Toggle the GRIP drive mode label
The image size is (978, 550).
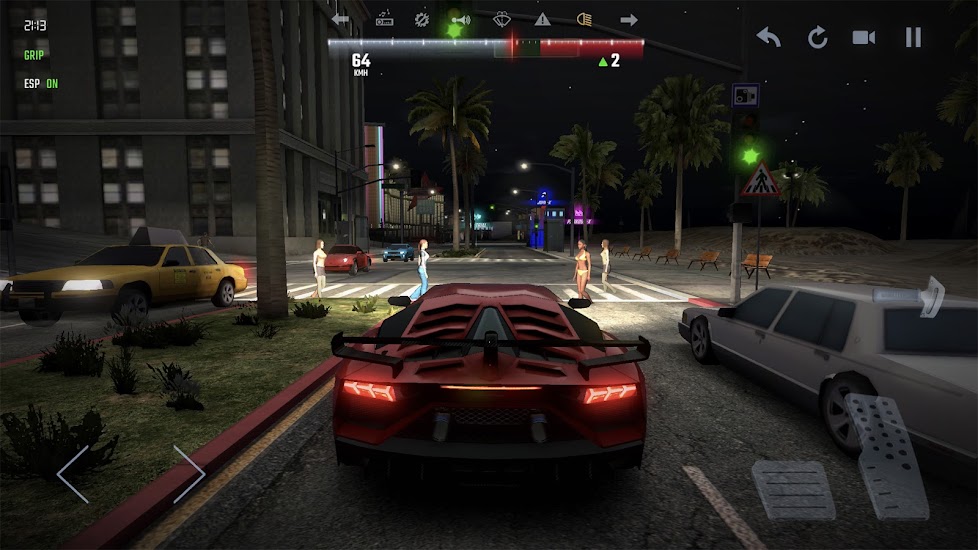tap(34, 55)
